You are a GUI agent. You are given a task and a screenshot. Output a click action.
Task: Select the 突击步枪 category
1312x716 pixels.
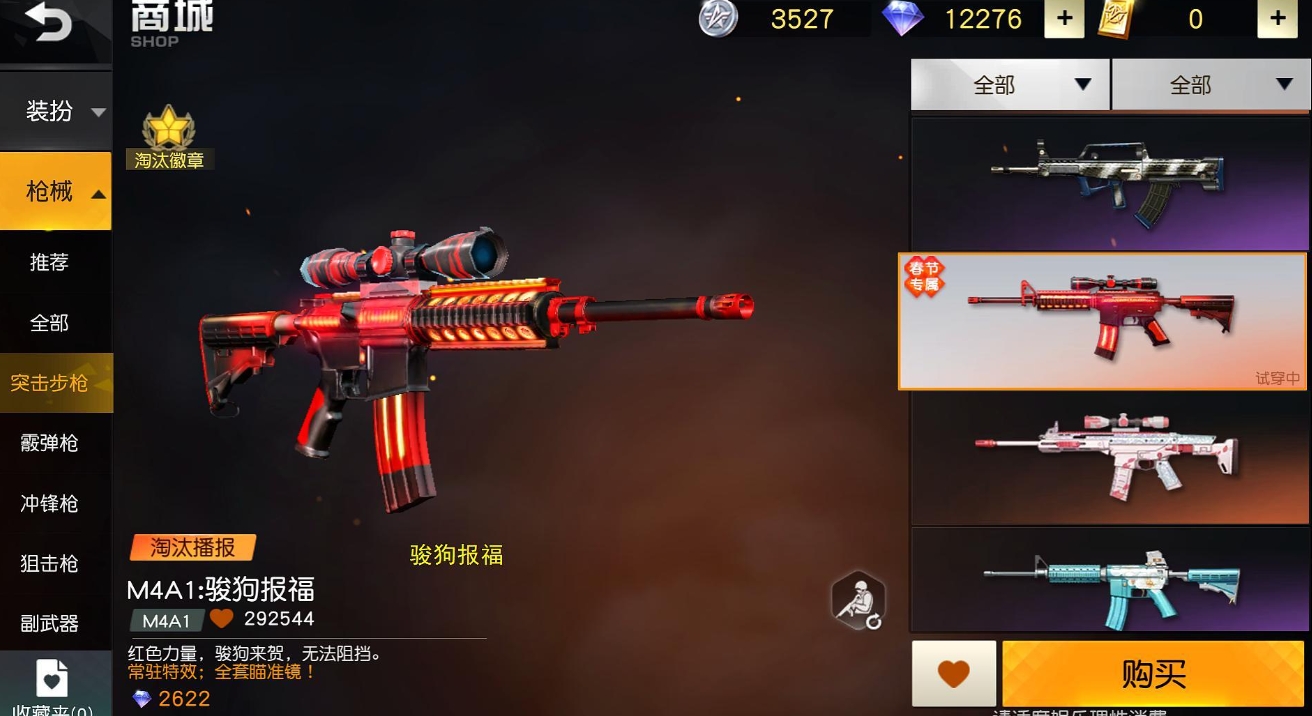click(50, 383)
